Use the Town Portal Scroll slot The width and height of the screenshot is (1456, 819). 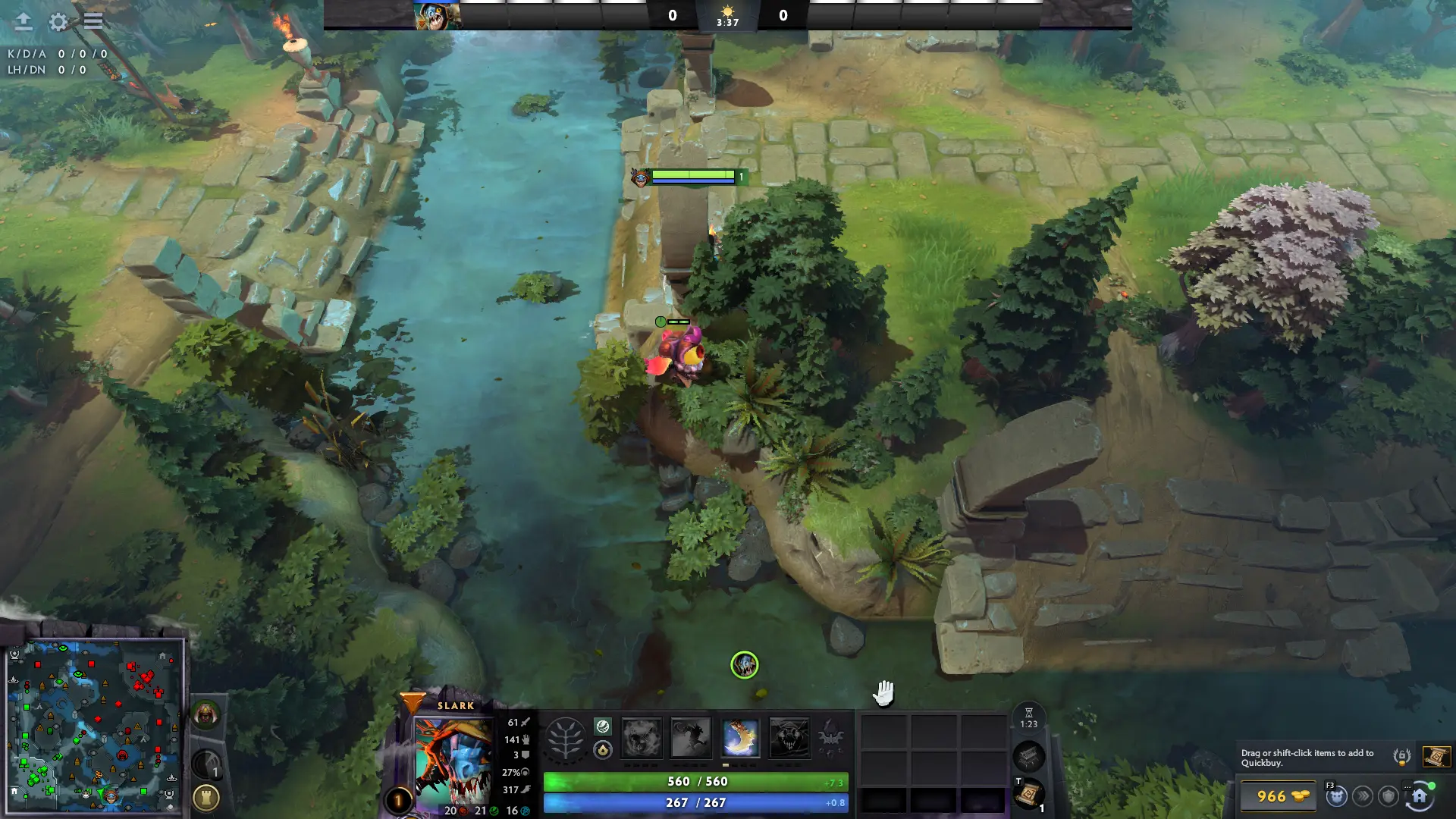pyautogui.click(x=1029, y=794)
